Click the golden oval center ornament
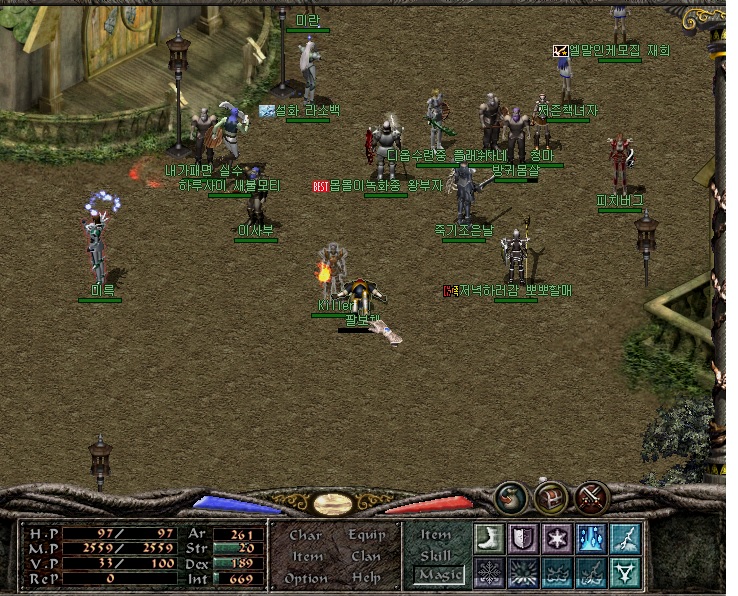Image resolution: width=738 pixels, height=596 pixels. pyautogui.click(x=333, y=504)
